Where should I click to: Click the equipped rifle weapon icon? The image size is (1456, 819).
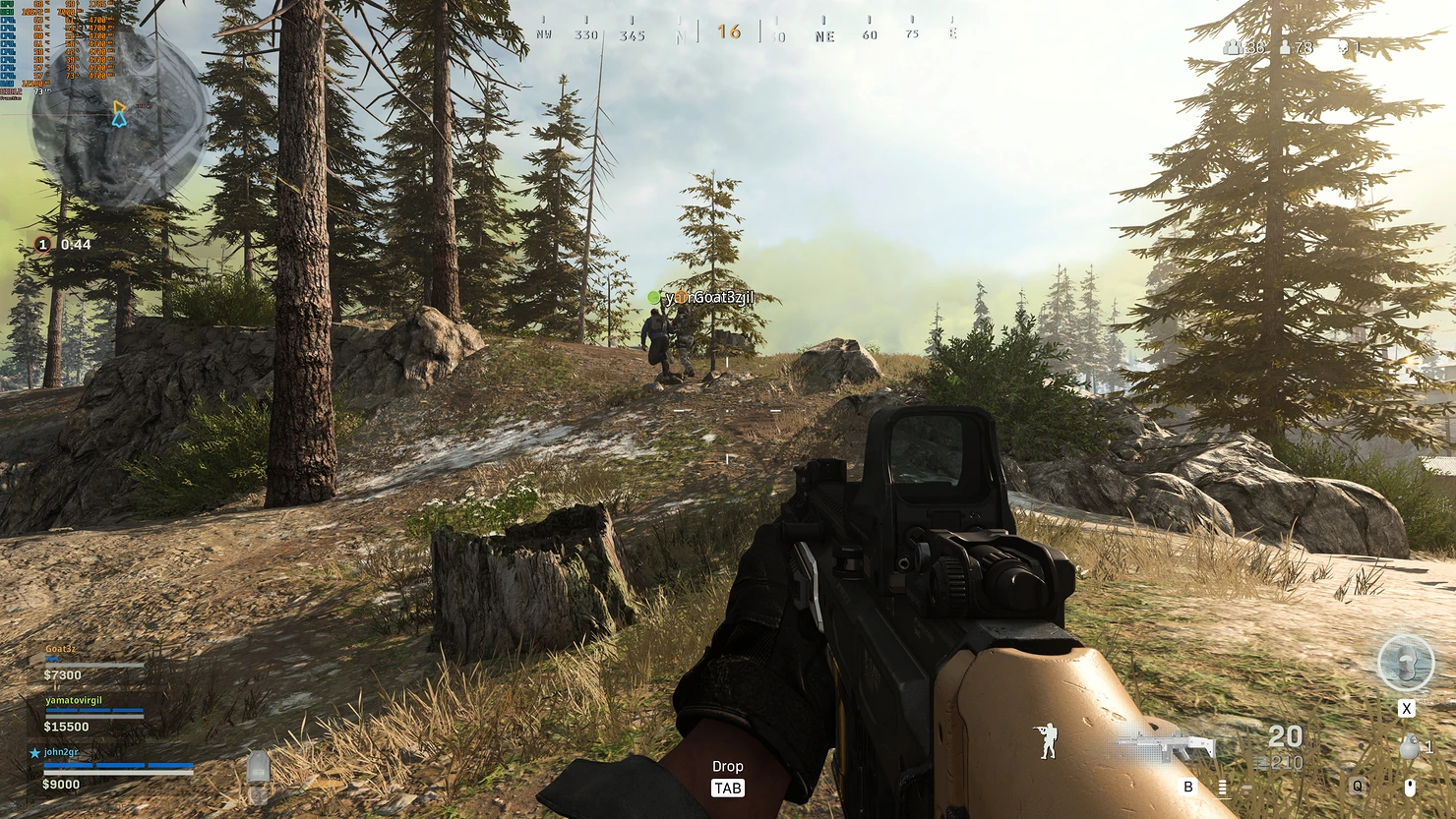coord(1167,747)
